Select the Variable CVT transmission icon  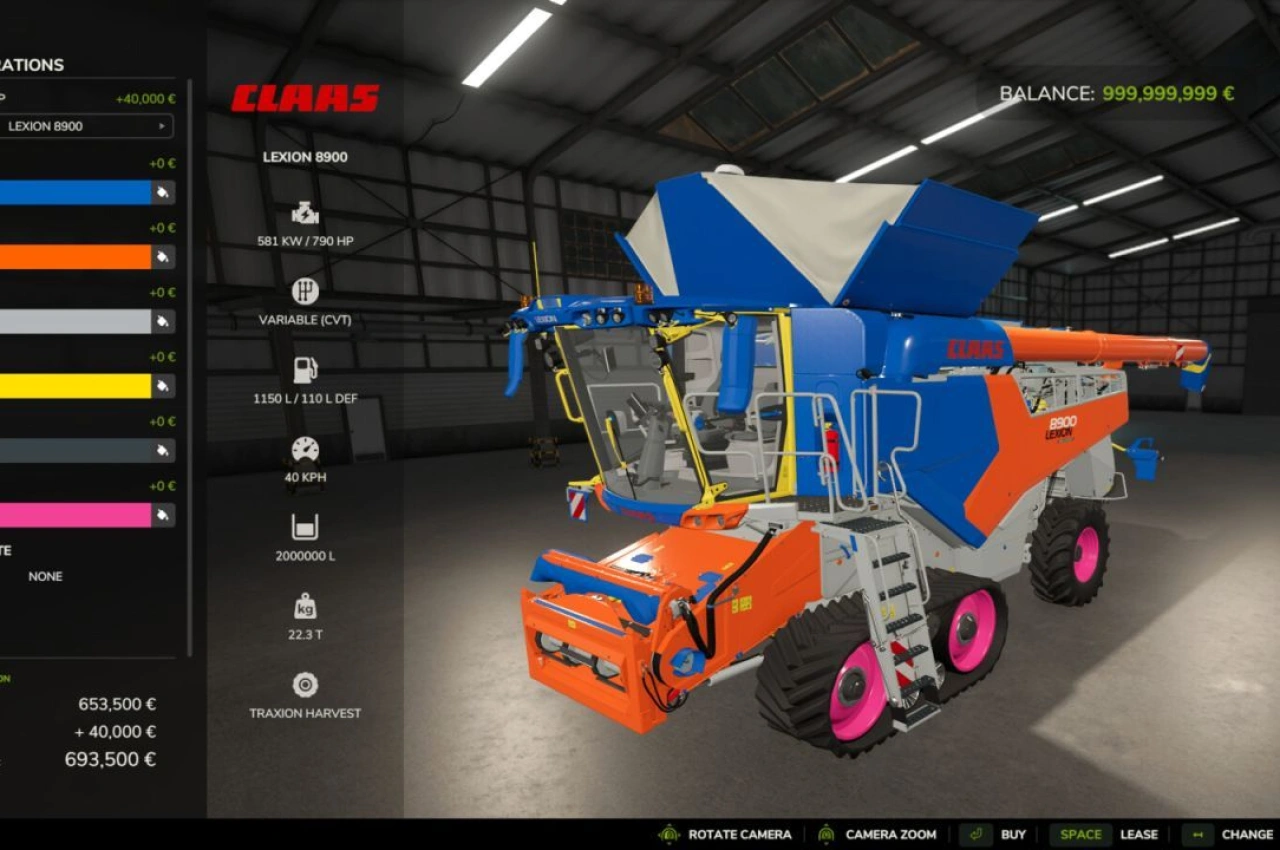click(x=303, y=292)
